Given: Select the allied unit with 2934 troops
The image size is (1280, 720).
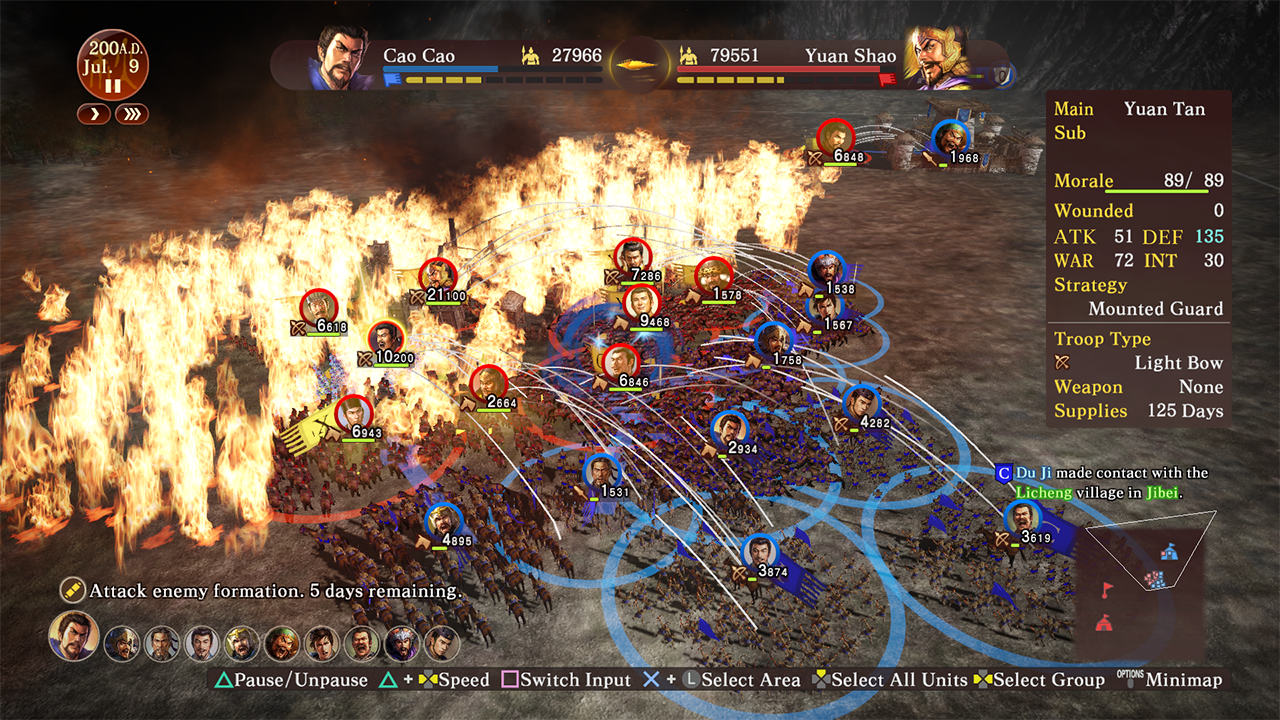Looking at the screenshot, I should click(x=729, y=430).
